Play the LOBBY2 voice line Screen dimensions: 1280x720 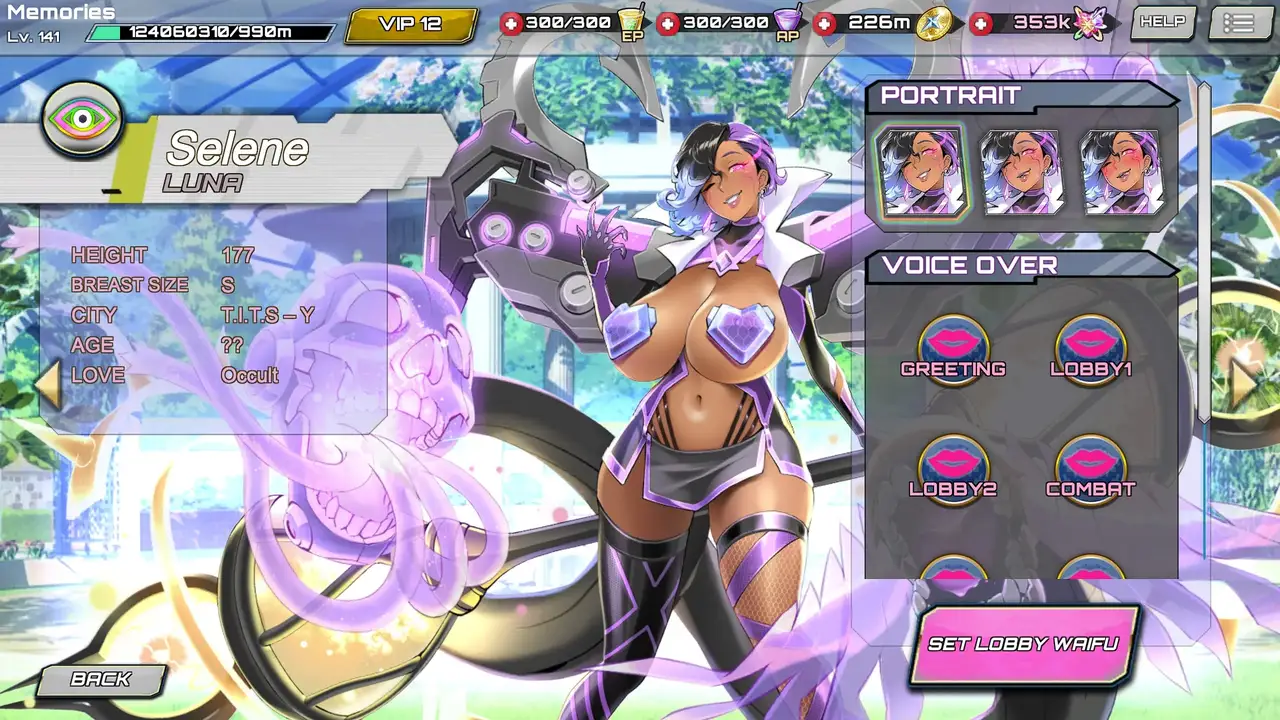coord(953,467)
